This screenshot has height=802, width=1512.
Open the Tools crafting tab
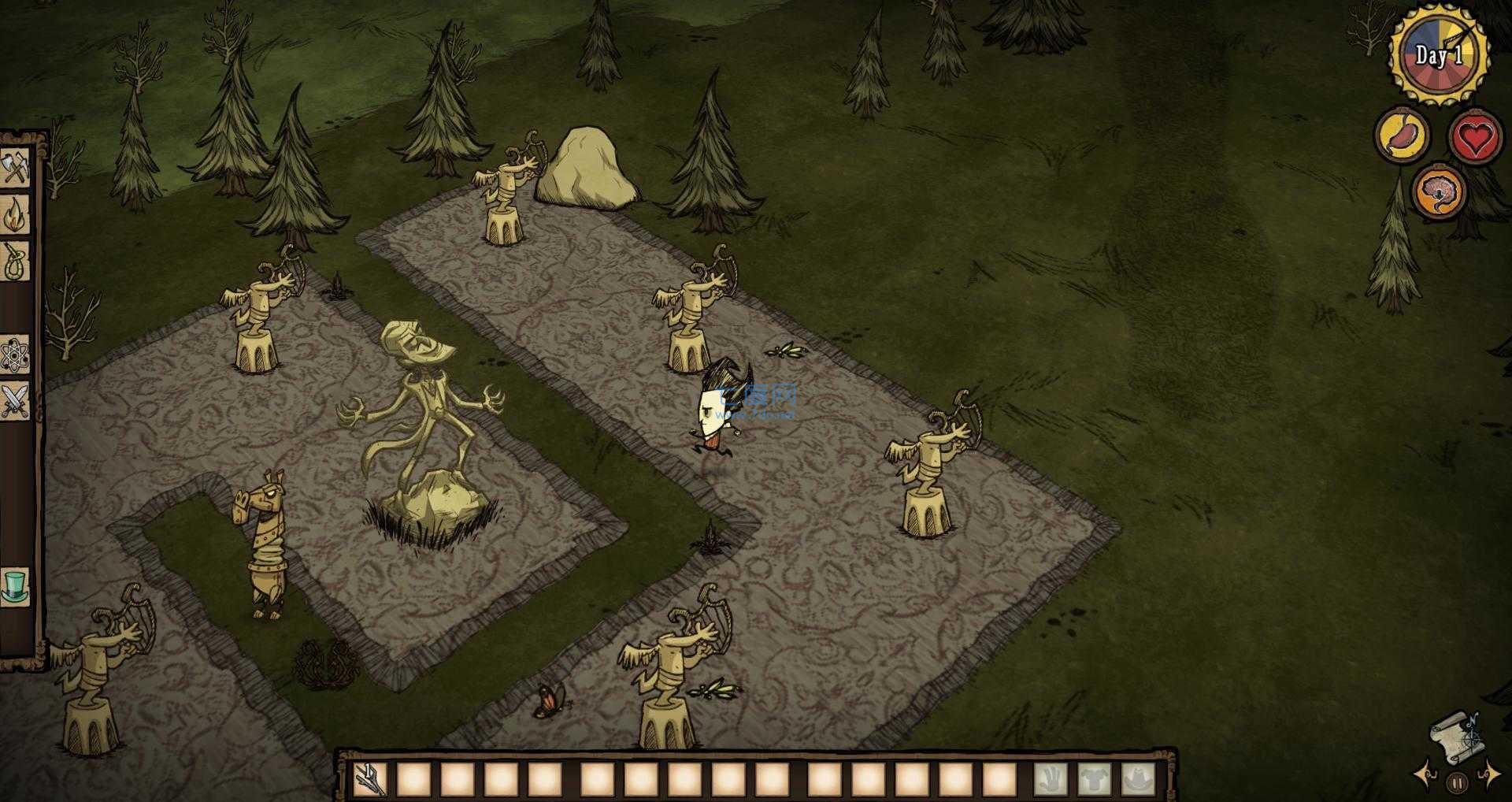(x=16, y=167)
